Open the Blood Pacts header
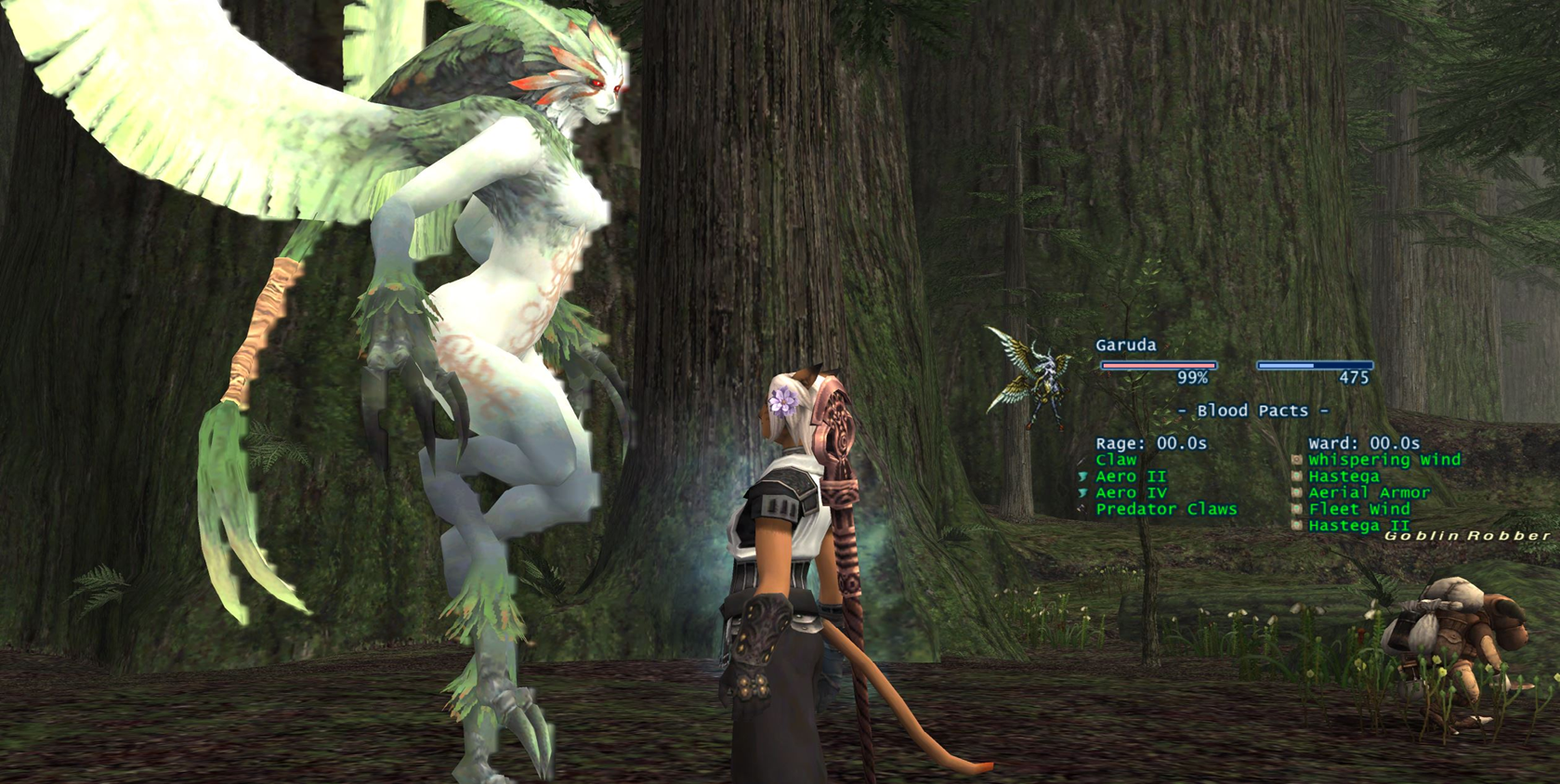 pos(1252,411)
